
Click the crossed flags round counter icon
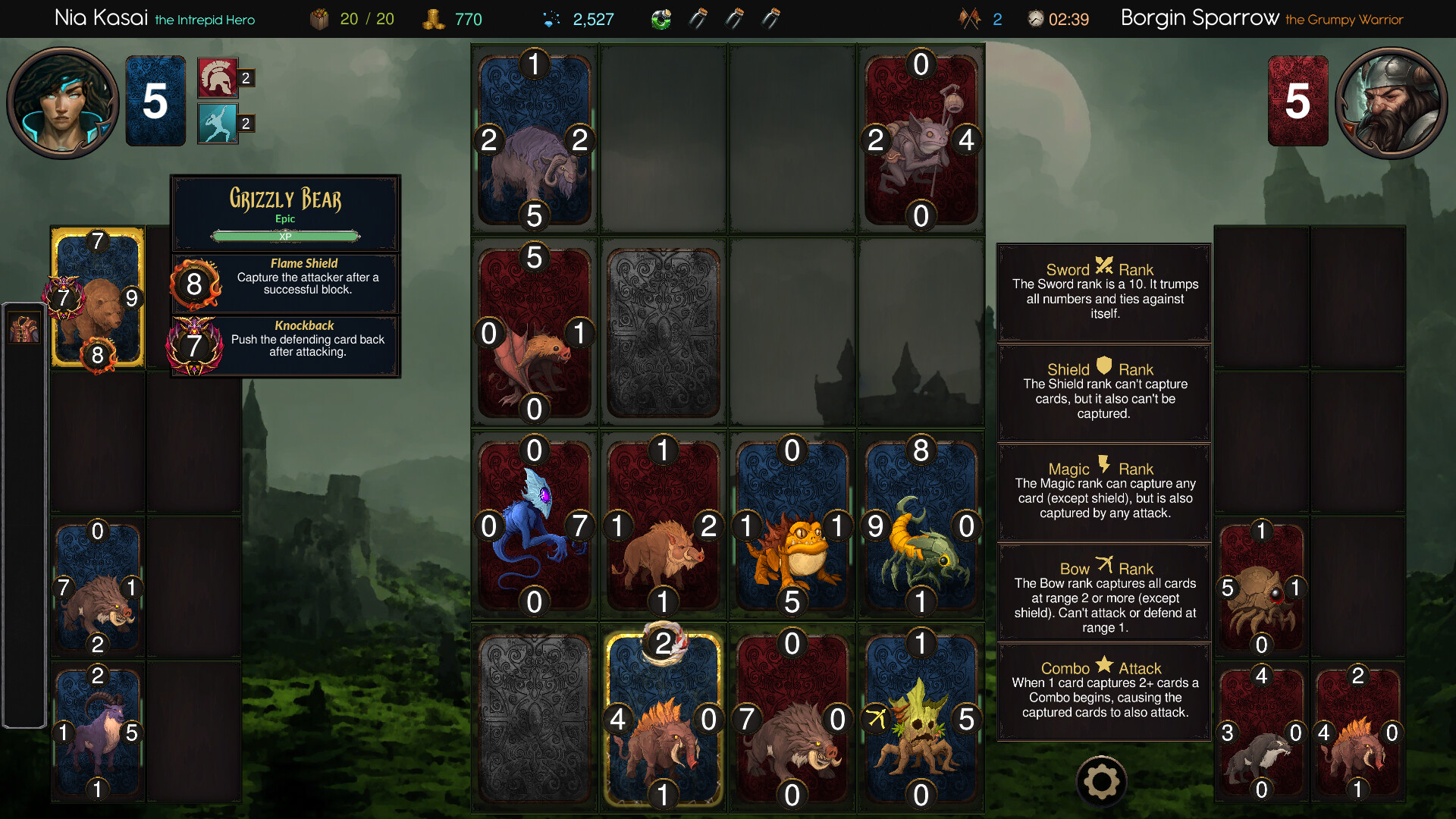coord(968,18)
